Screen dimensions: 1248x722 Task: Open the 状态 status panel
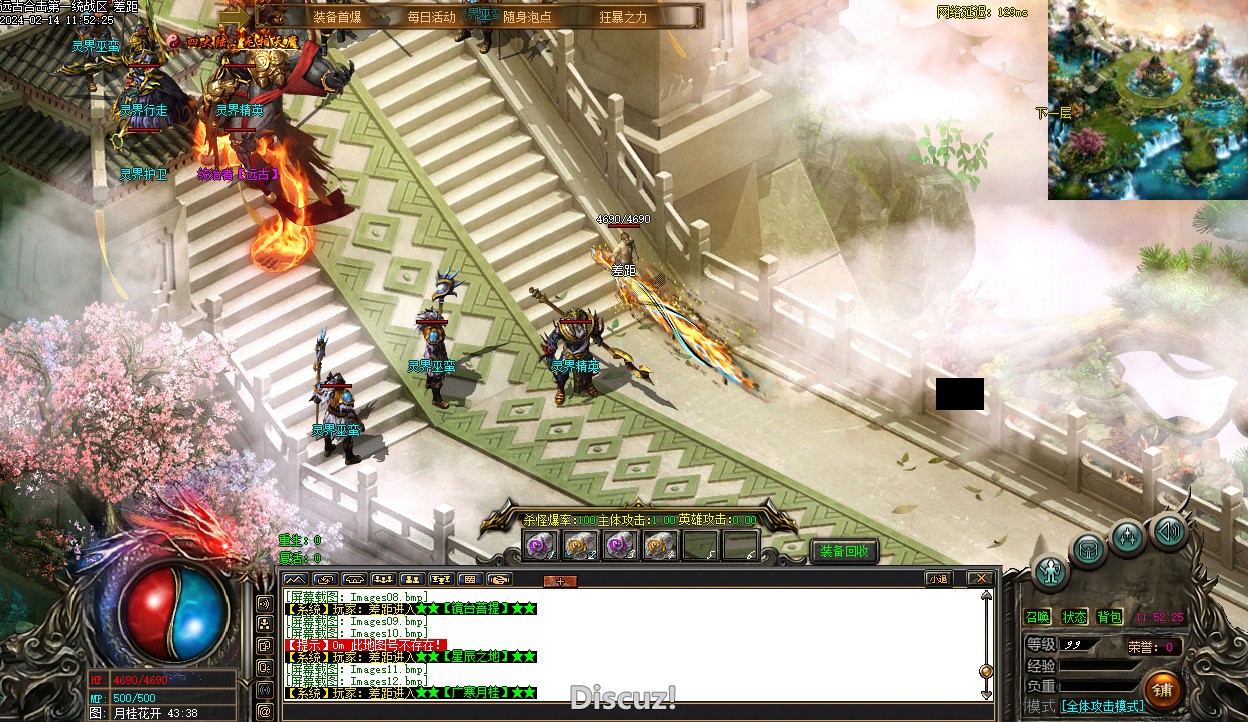(1074, 617)
